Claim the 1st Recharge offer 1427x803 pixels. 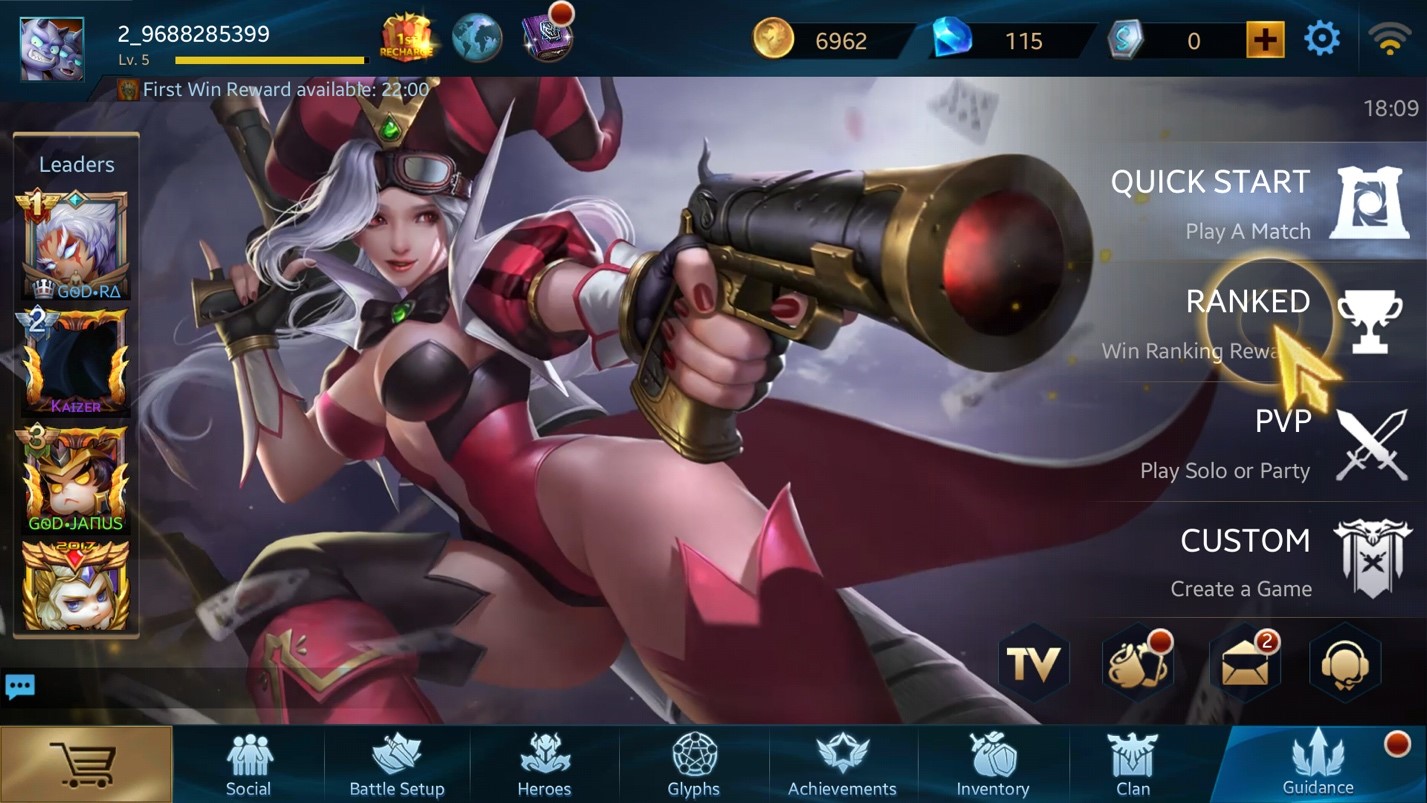406,38
